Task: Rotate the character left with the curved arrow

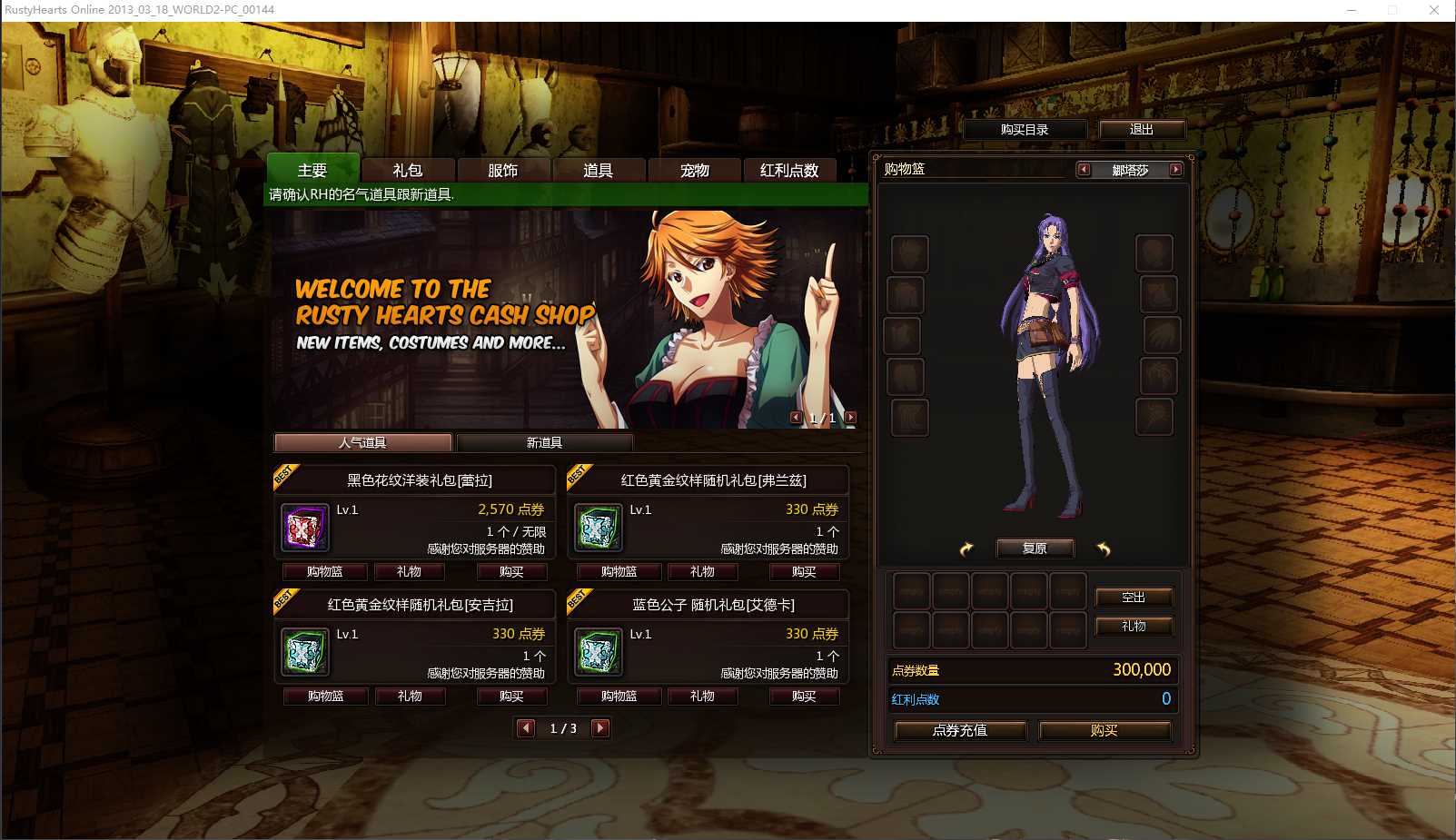Action: point(966,548)
